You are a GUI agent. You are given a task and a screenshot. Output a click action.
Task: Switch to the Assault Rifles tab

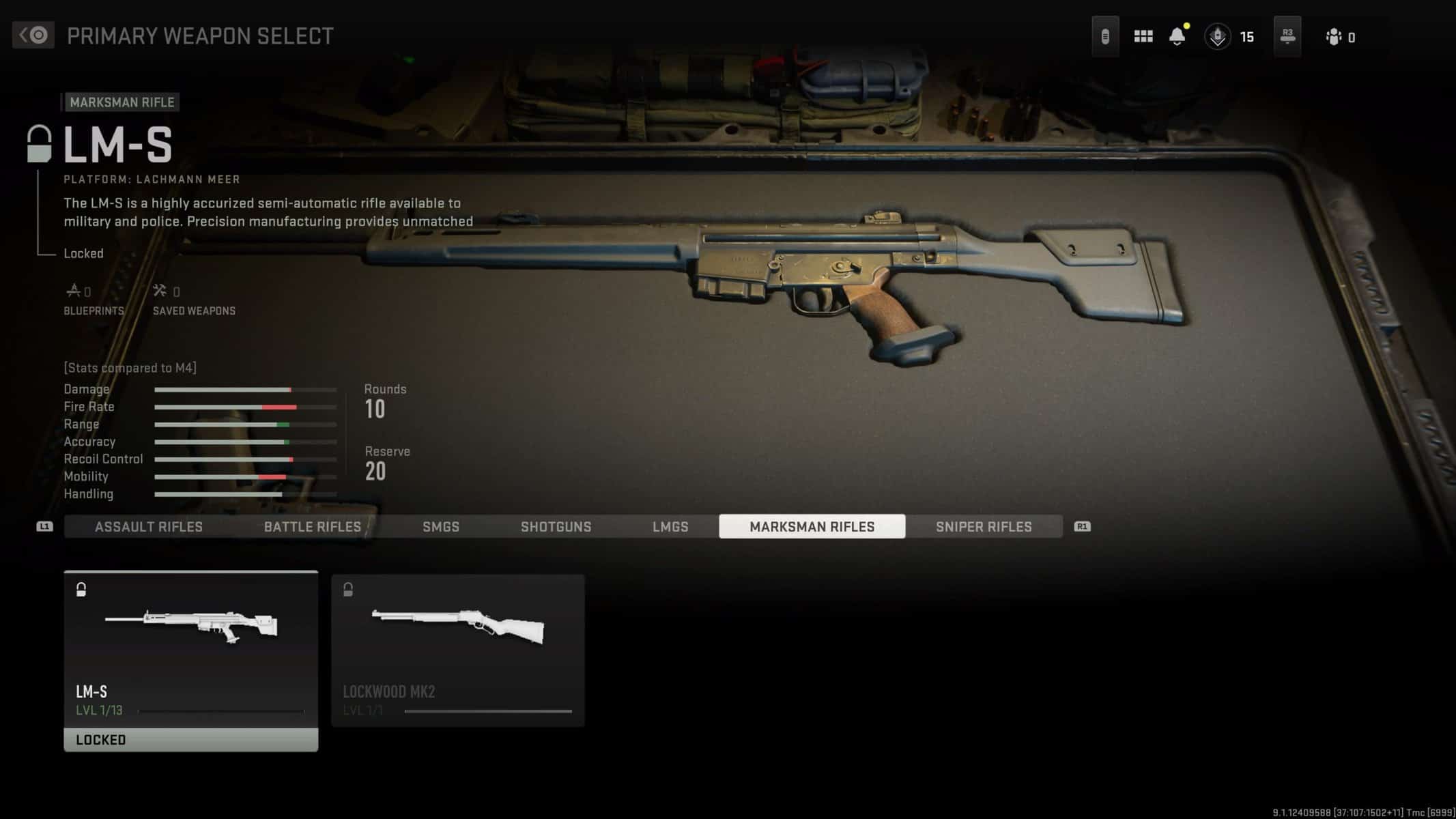(x=148, y=526)
